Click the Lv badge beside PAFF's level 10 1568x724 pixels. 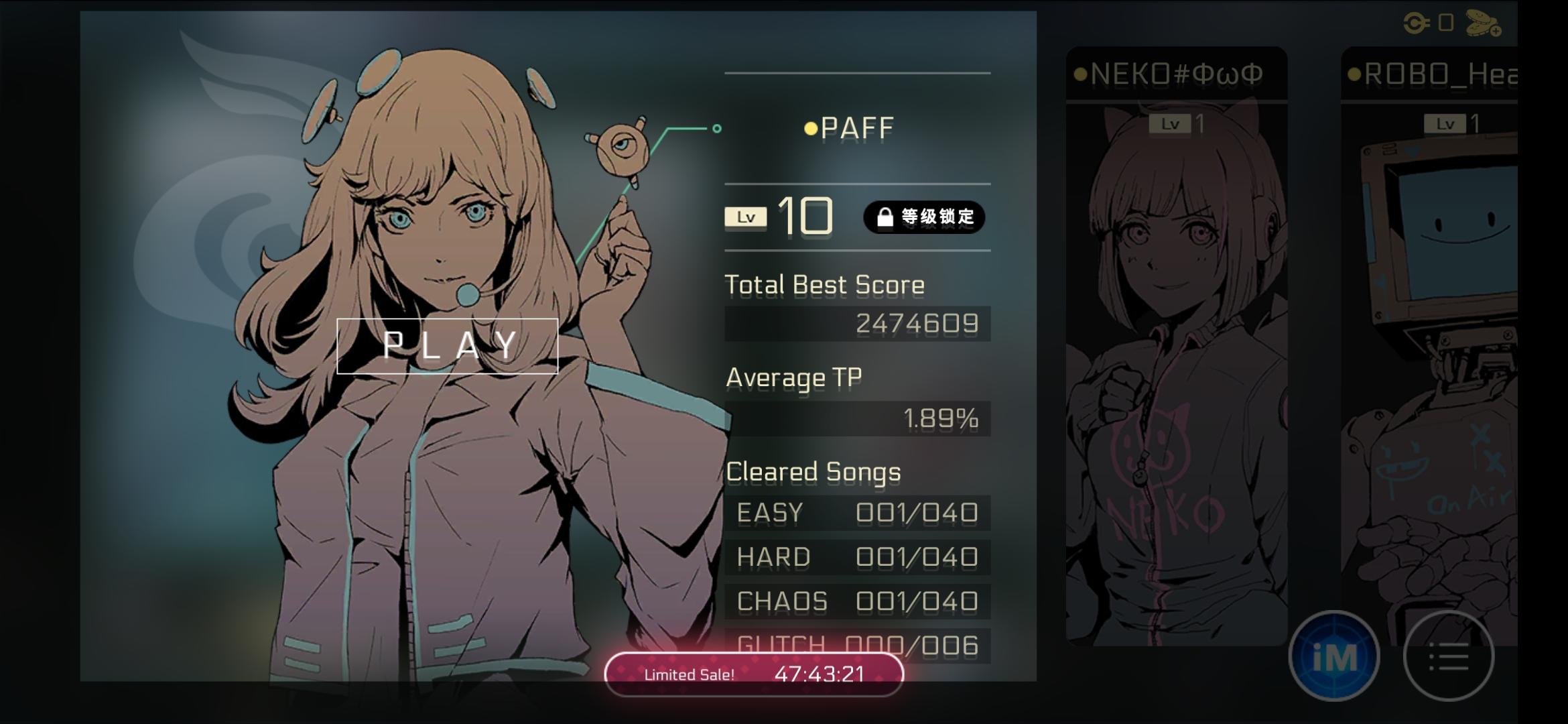pos(746,216)
